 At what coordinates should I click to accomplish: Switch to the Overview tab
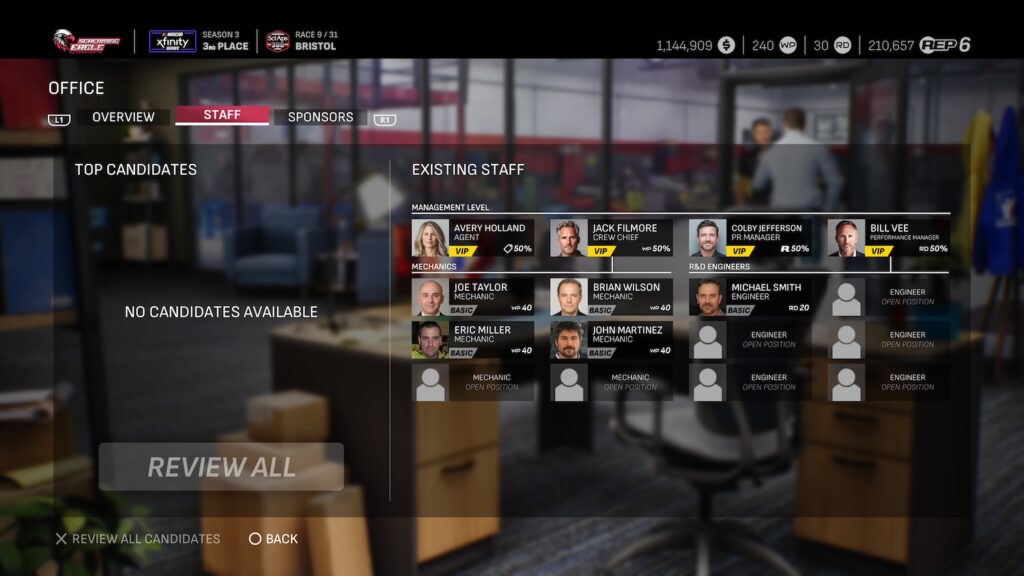pos(123,117)
